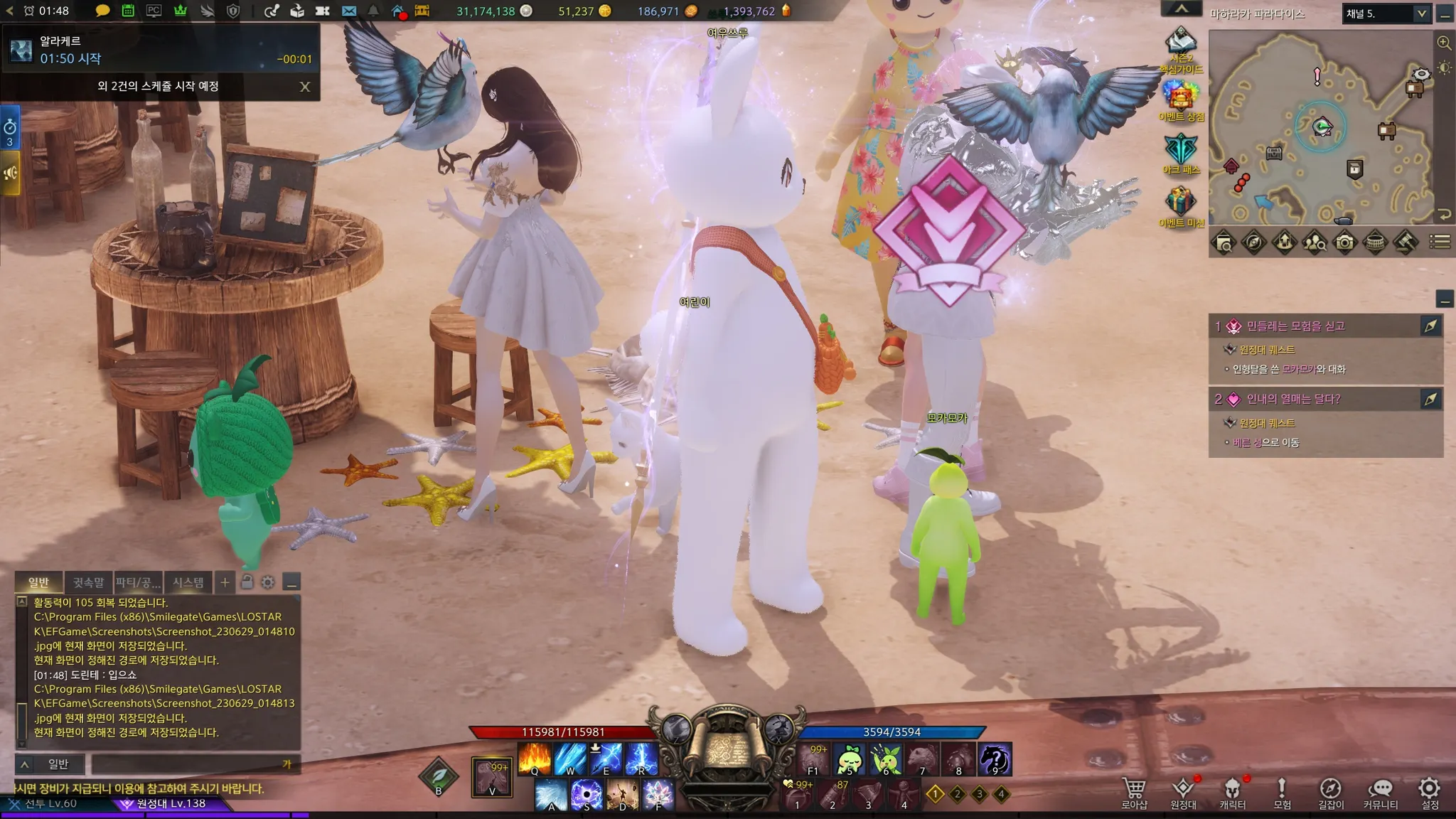
Task: Add a new chat tab with the plus button
Action: pyautogui.click(x=225, y=582)
